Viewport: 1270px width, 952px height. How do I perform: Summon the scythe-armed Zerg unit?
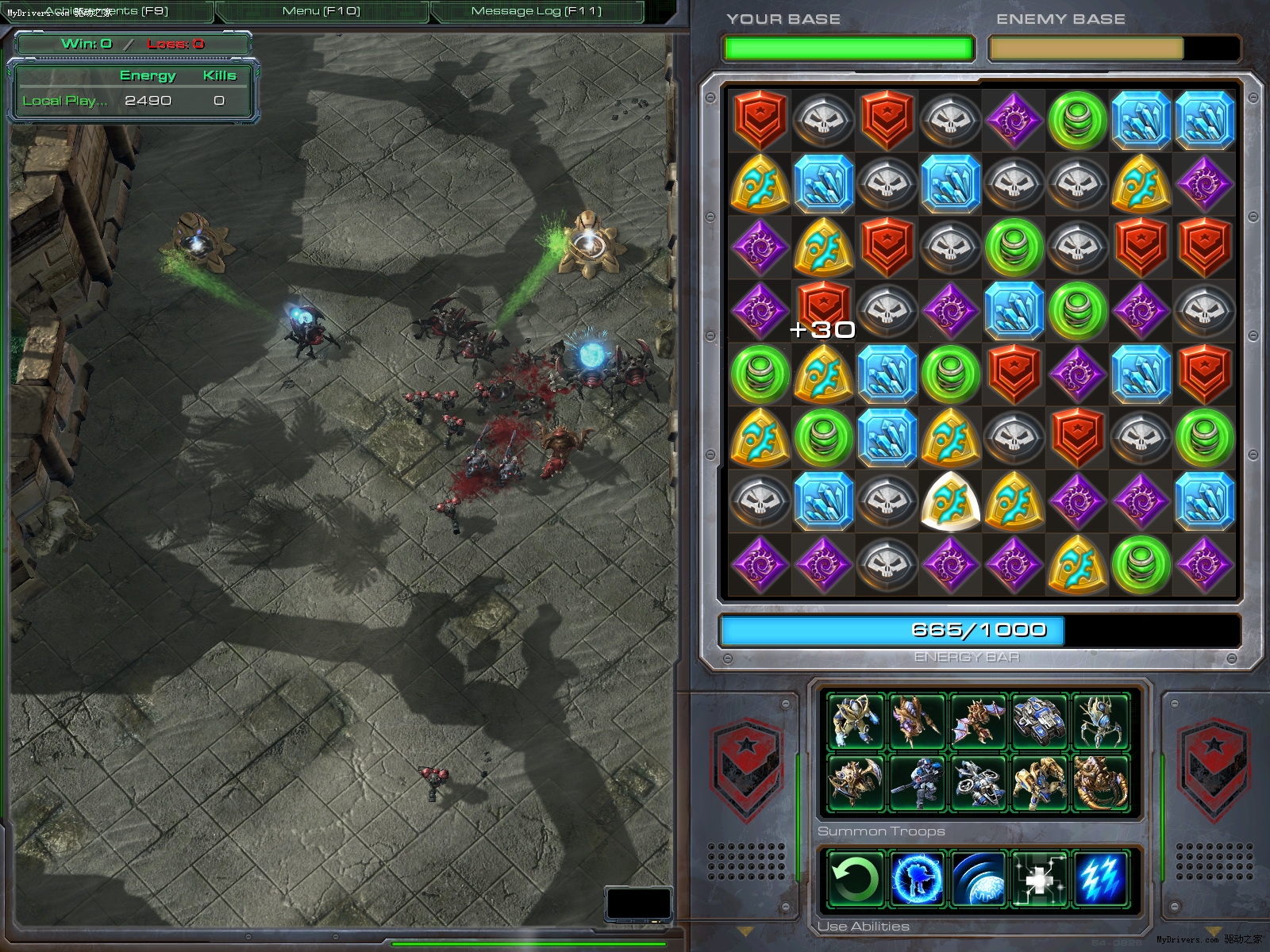tap(855, 782)
